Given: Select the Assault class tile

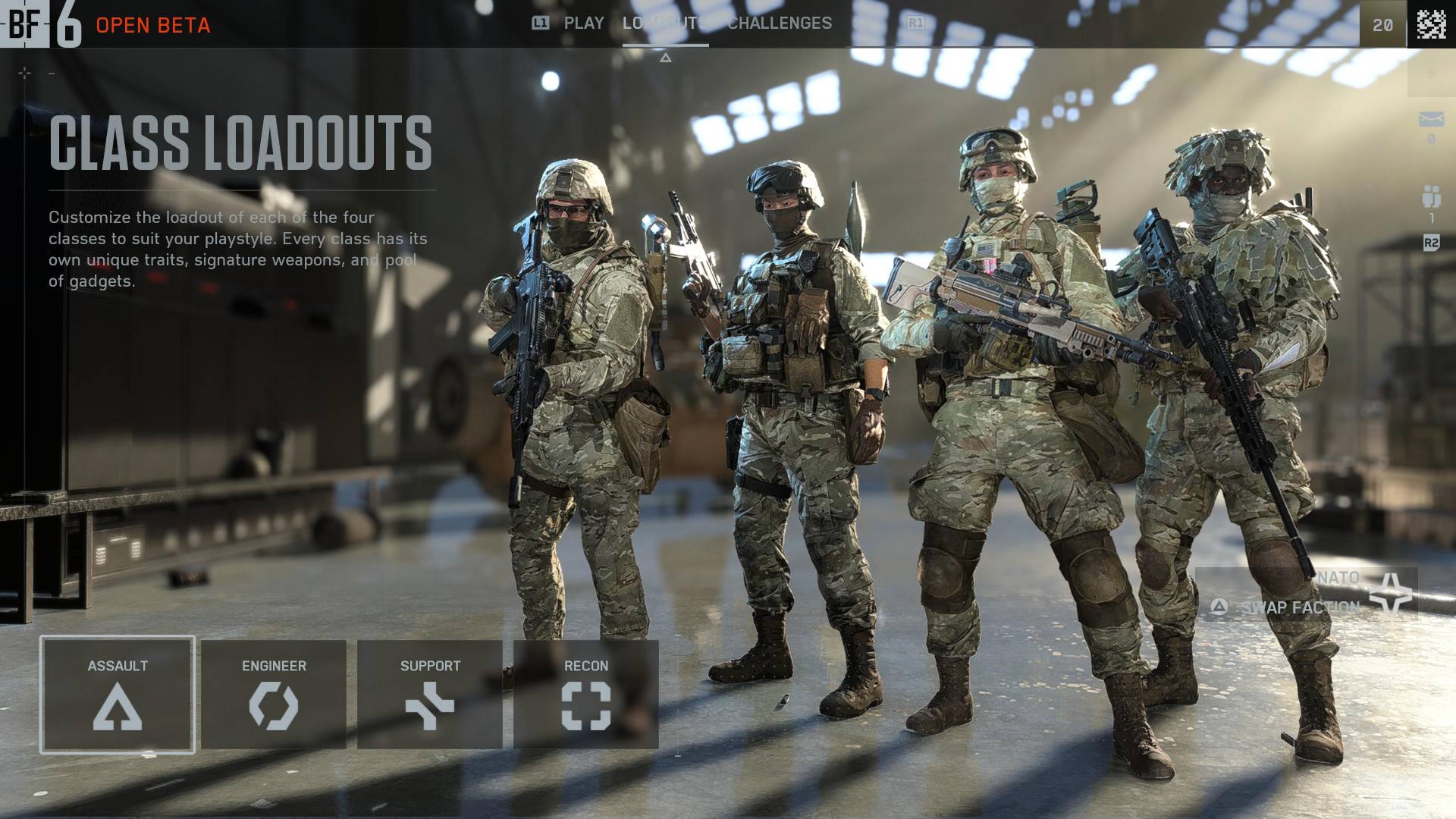Looking at the screenshot, I should tap(118, 695).
